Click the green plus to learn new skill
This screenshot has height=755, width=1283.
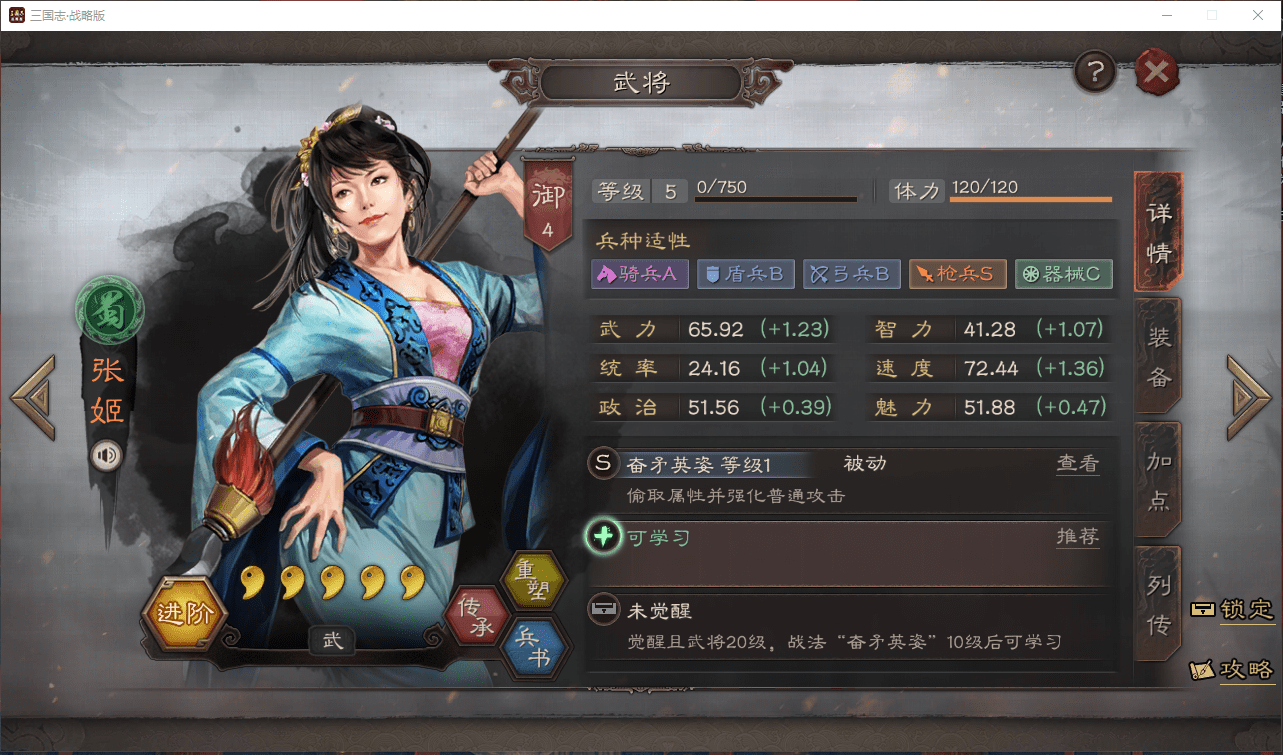602,537
